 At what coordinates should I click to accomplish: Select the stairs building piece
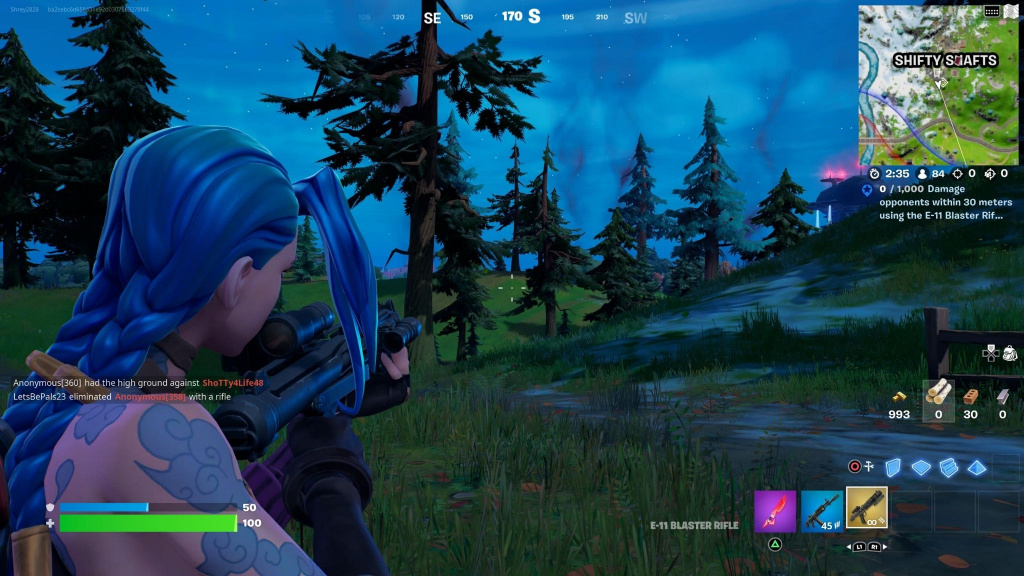click(x=948, y=467)
